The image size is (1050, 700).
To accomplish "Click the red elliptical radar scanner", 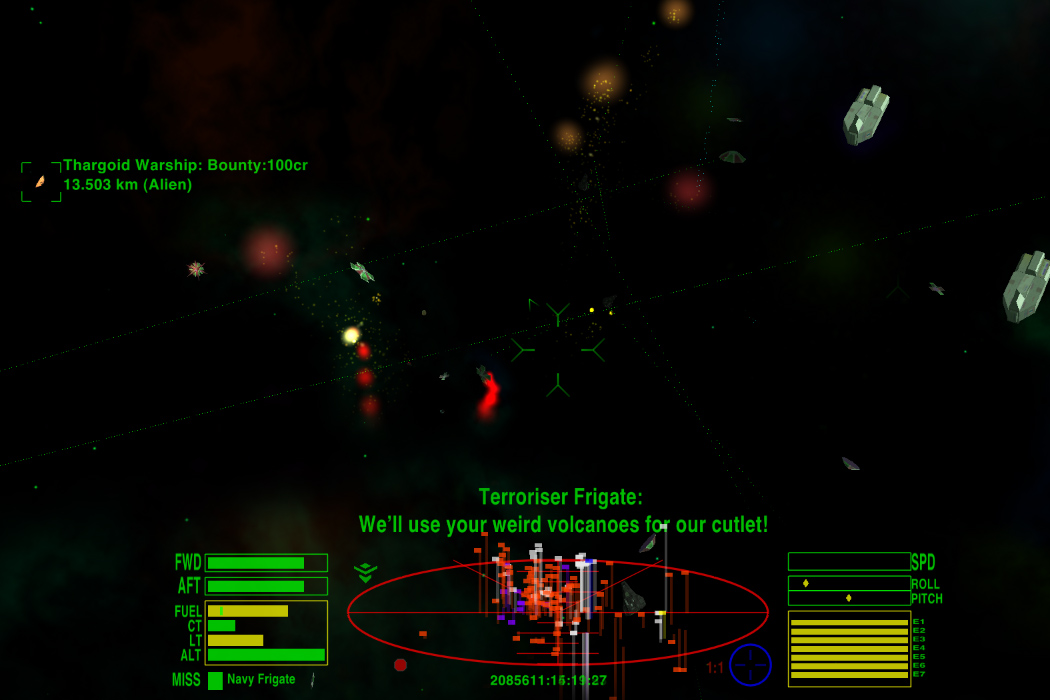I will [x=557, y=612].
